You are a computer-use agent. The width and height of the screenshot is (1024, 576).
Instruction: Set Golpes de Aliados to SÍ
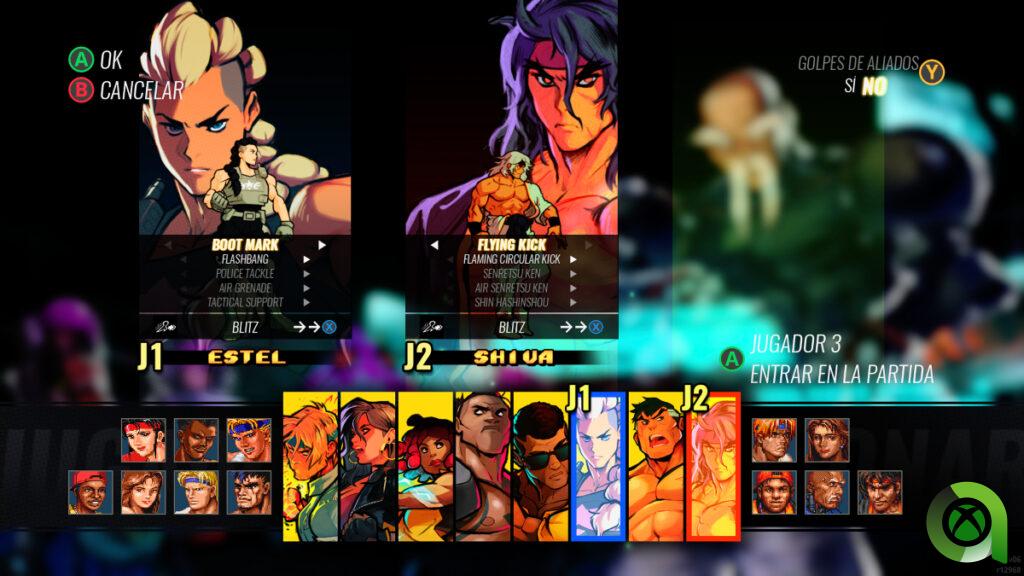(x=850, y=86)
